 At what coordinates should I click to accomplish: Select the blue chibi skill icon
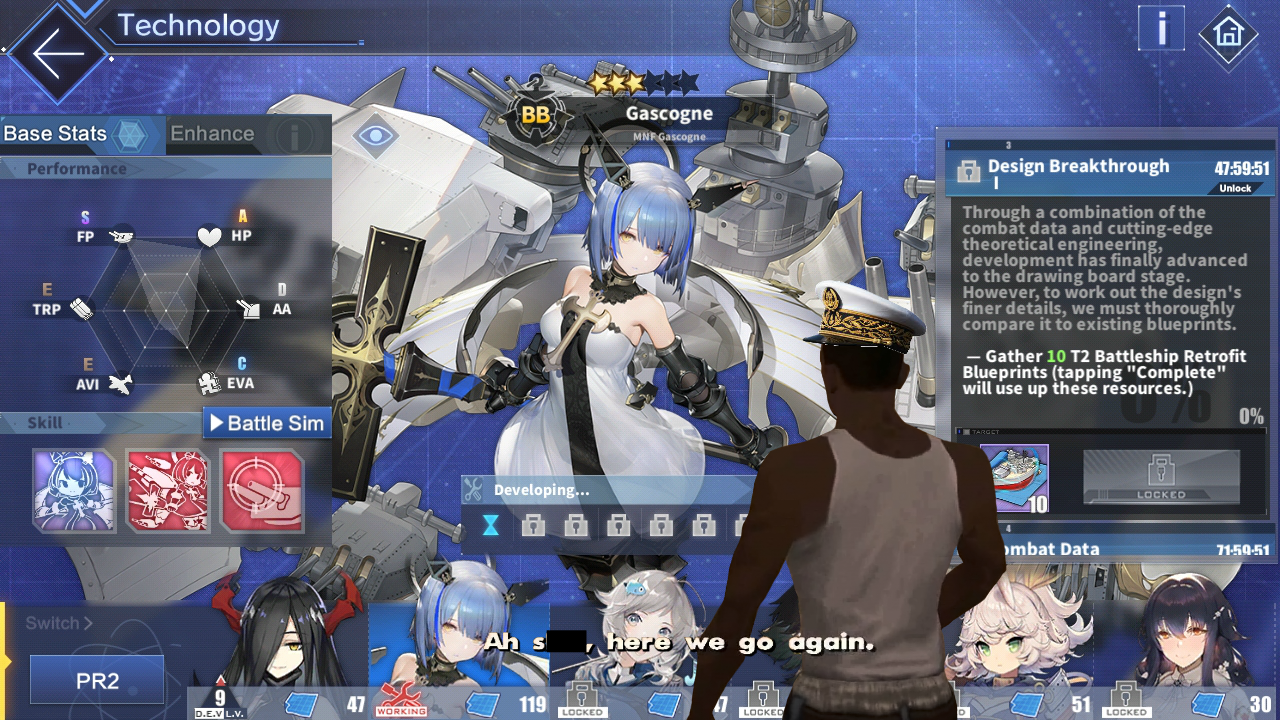click(x=74, y=490)
